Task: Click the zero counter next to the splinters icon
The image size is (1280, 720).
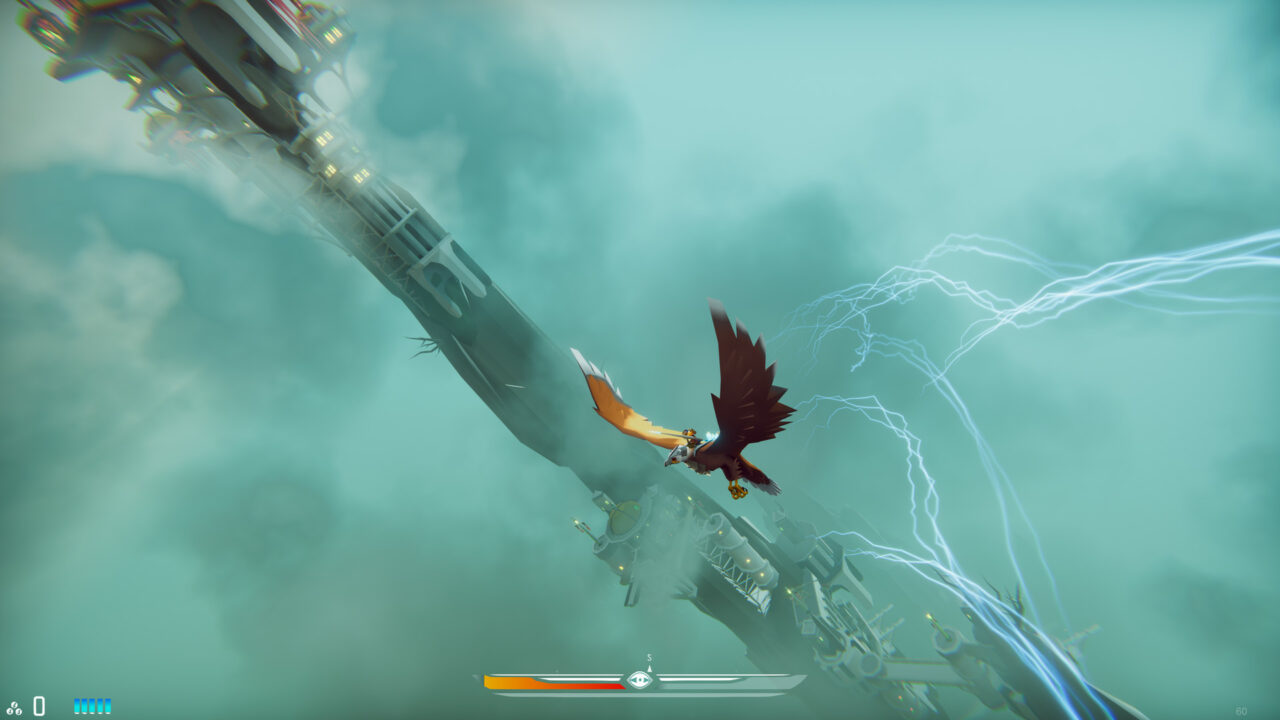Action: tap(39, 705)
